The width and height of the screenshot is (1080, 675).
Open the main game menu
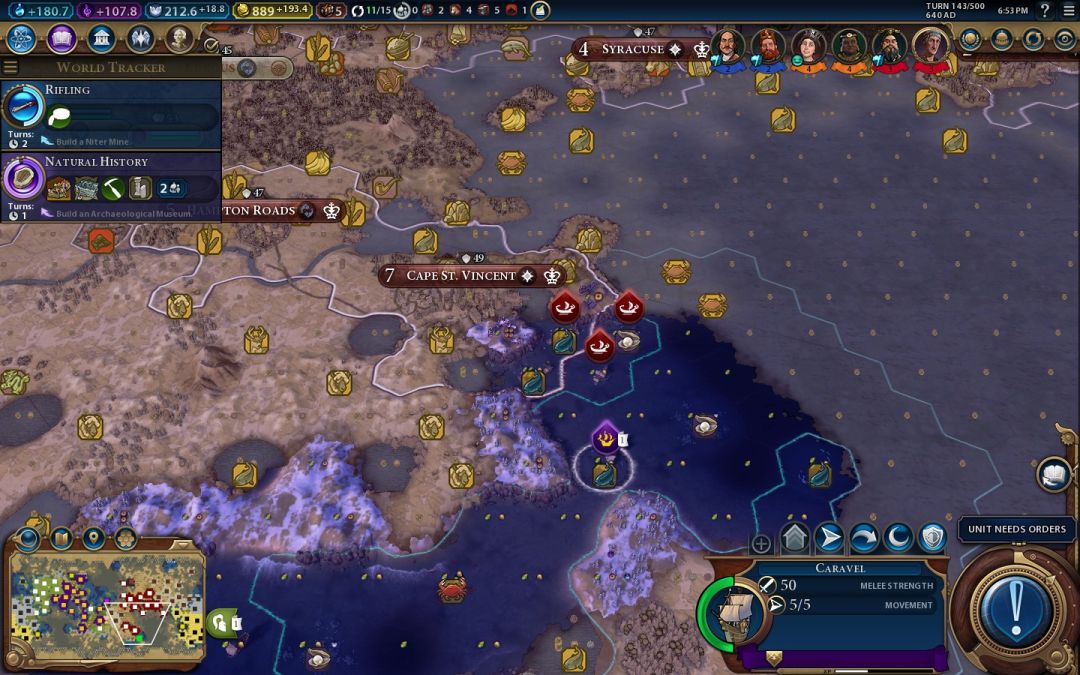pyautogui.click(x=1069, y=10)
